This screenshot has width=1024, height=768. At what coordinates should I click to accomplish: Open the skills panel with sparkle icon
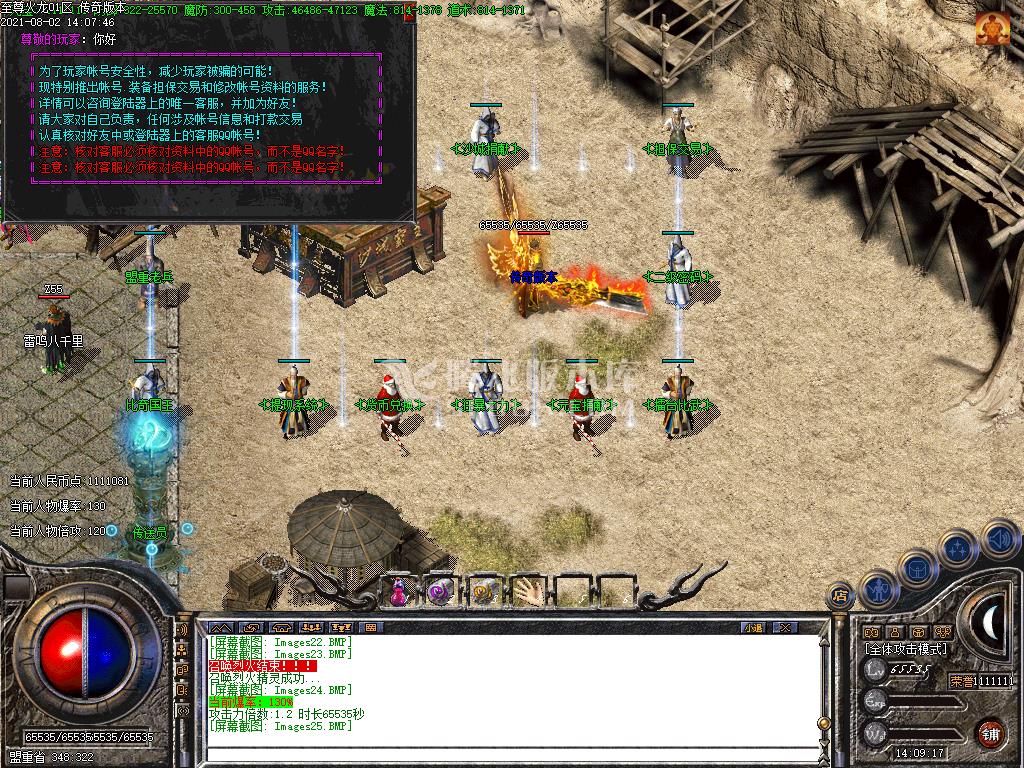click(x=957, y=548)
